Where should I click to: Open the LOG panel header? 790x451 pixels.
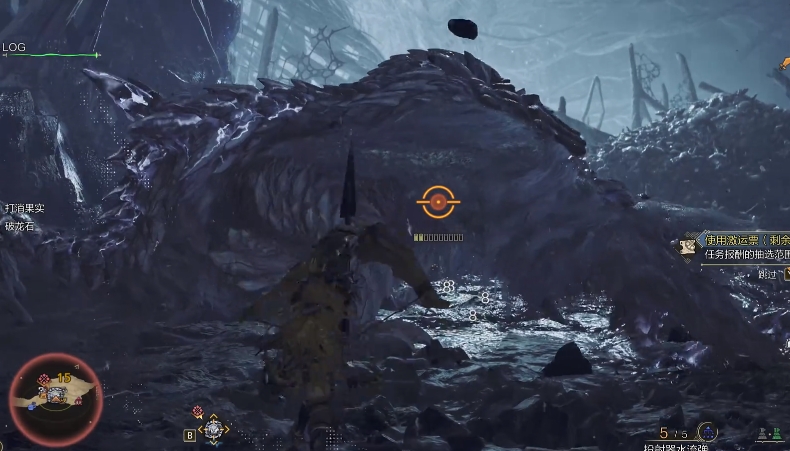14,47
